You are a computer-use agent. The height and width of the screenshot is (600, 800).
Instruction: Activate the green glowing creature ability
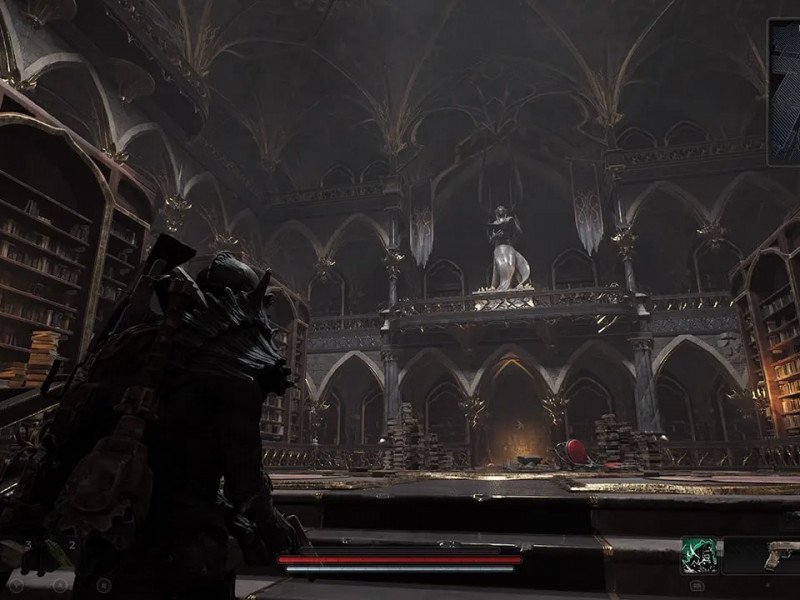[697, 555]
